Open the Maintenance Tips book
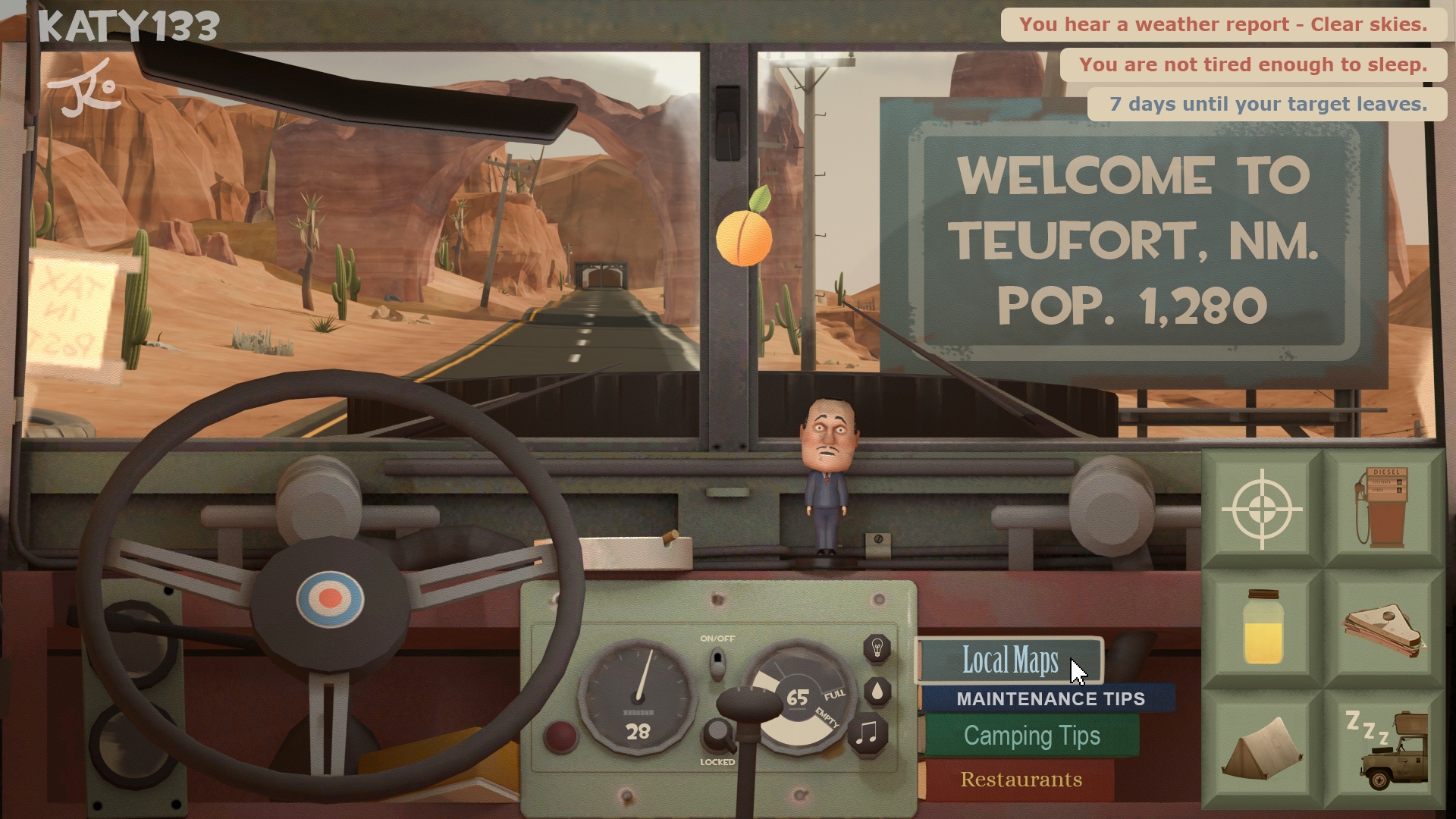This screenshot has height=819, width=1456. [1050, 698]
